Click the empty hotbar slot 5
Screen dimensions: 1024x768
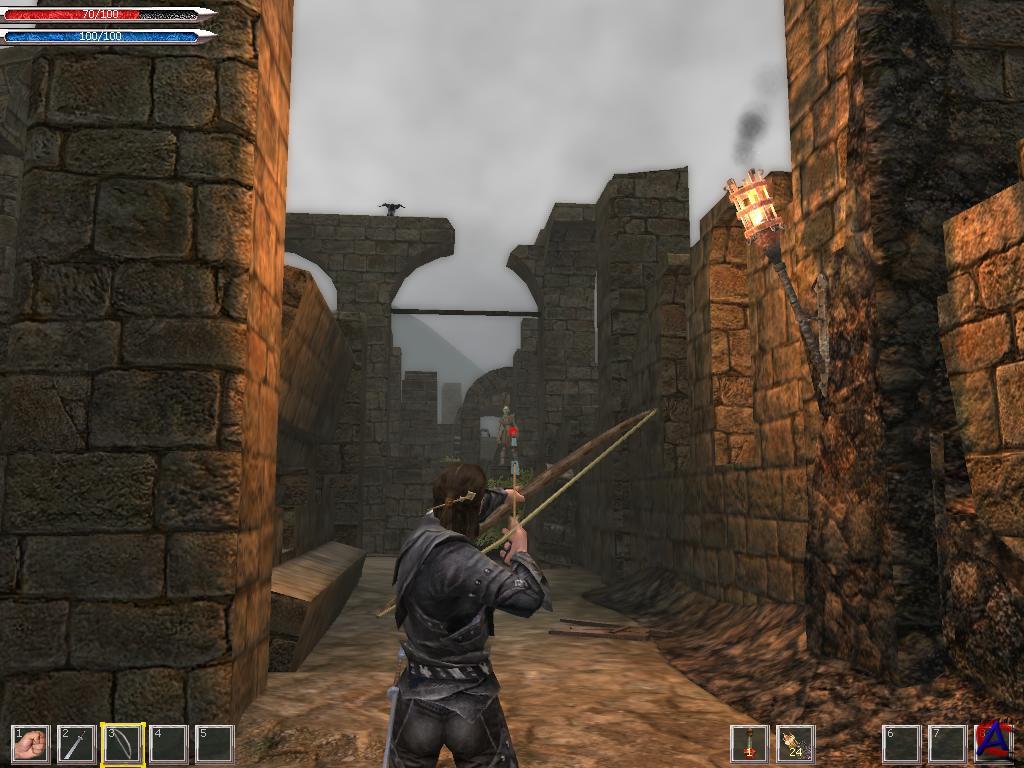(215, 744)
